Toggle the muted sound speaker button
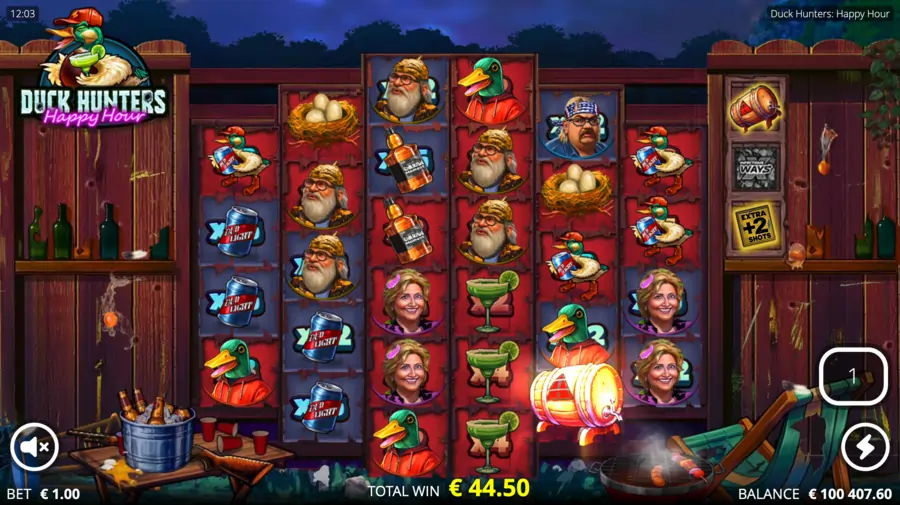 point(35,448)
